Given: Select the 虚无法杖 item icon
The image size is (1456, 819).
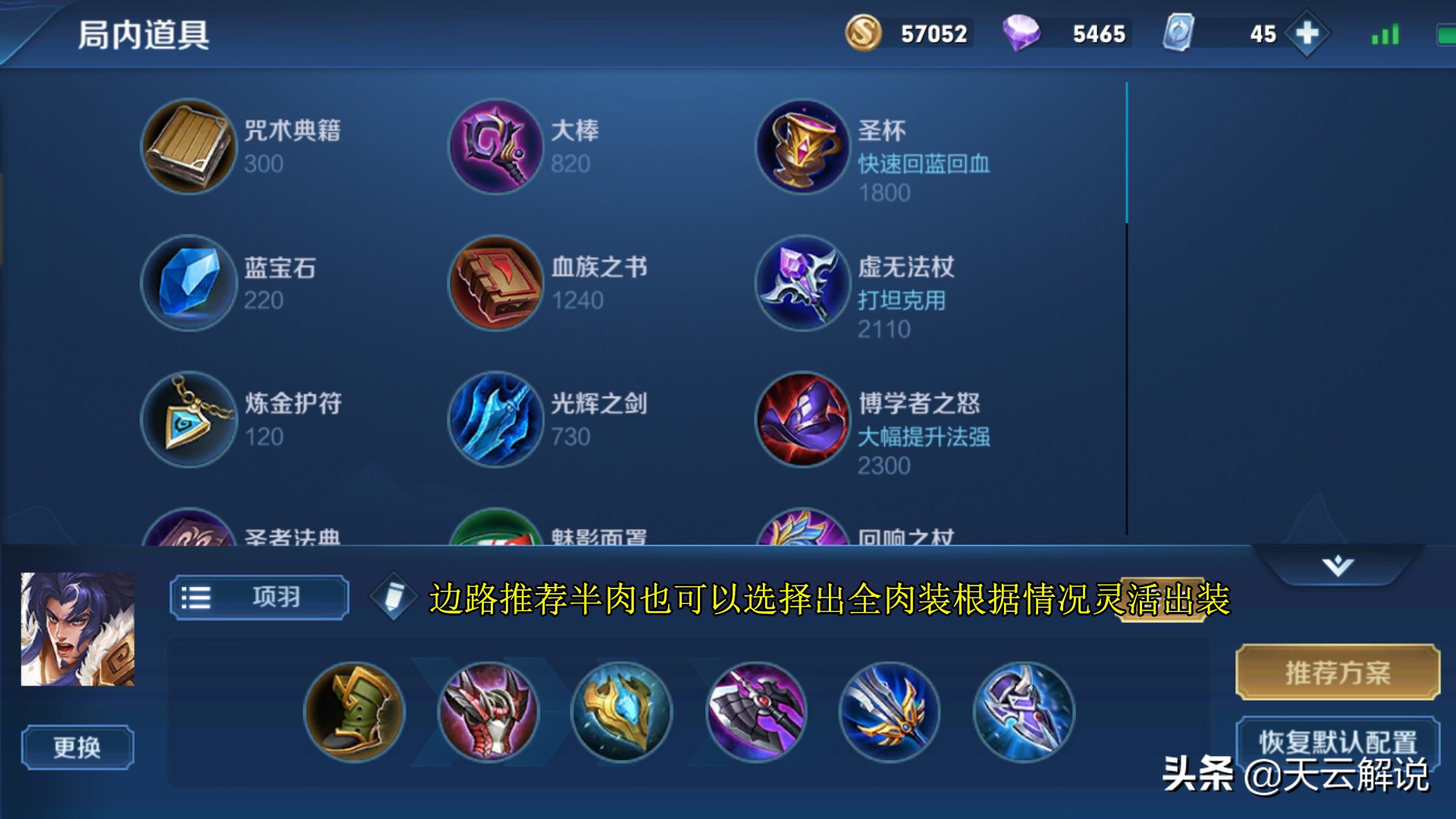Looking at the screenshot, I should (x=801, y=284).
